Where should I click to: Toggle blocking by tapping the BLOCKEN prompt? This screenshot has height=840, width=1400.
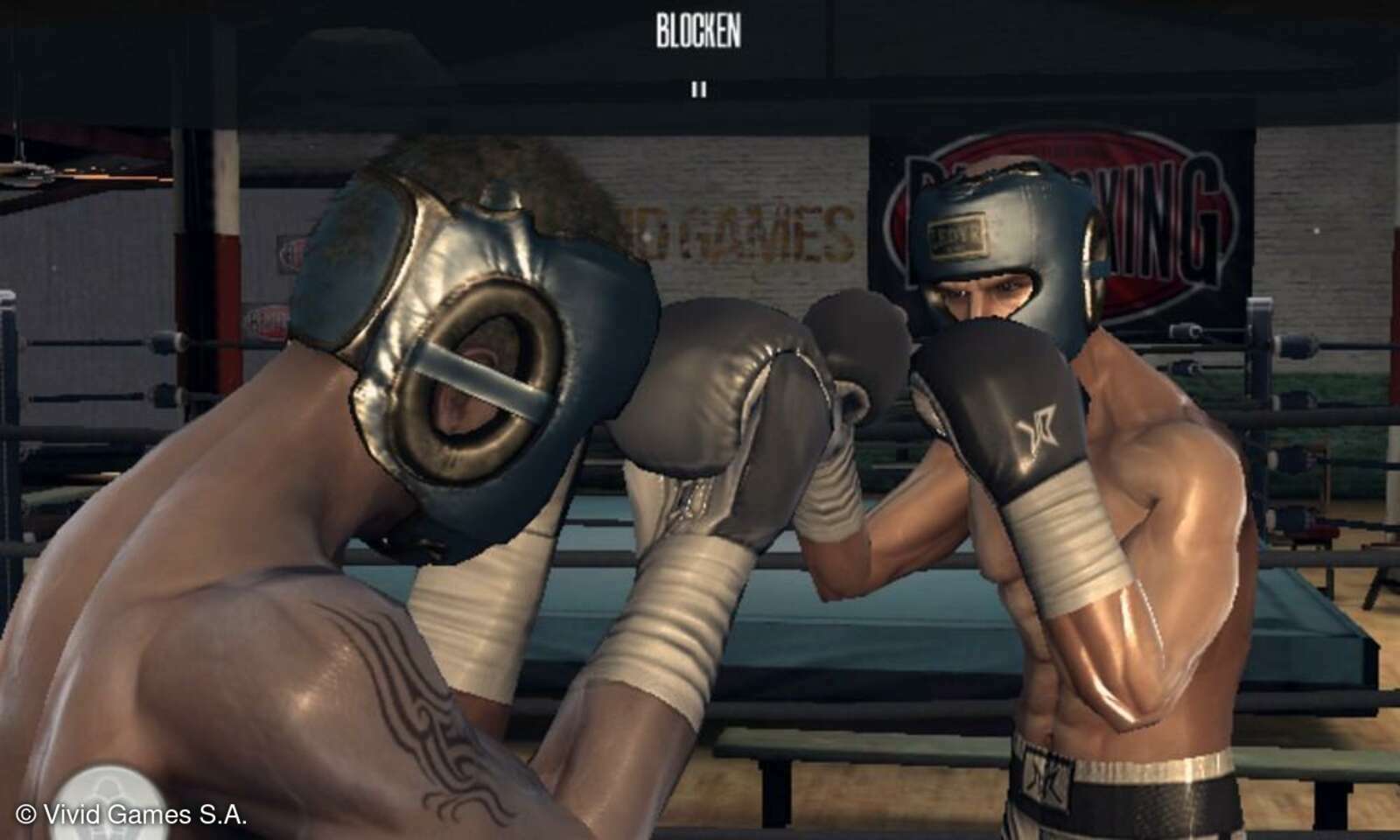698,28
